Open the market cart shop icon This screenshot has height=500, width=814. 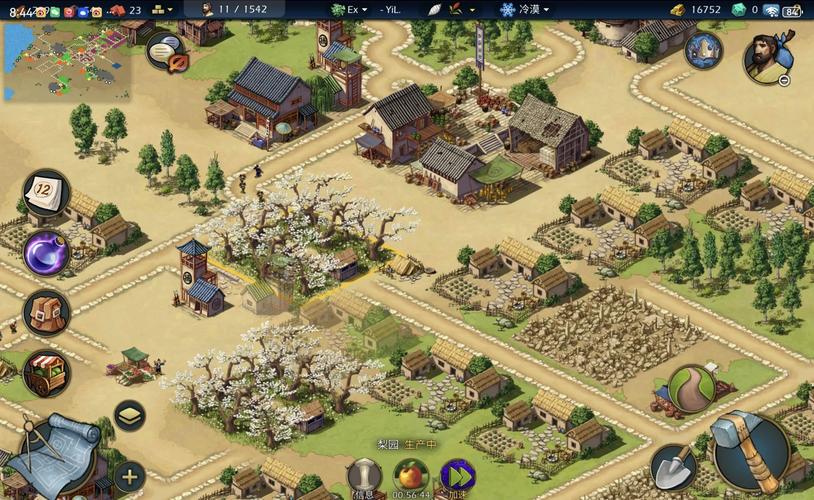pos(46,373)
